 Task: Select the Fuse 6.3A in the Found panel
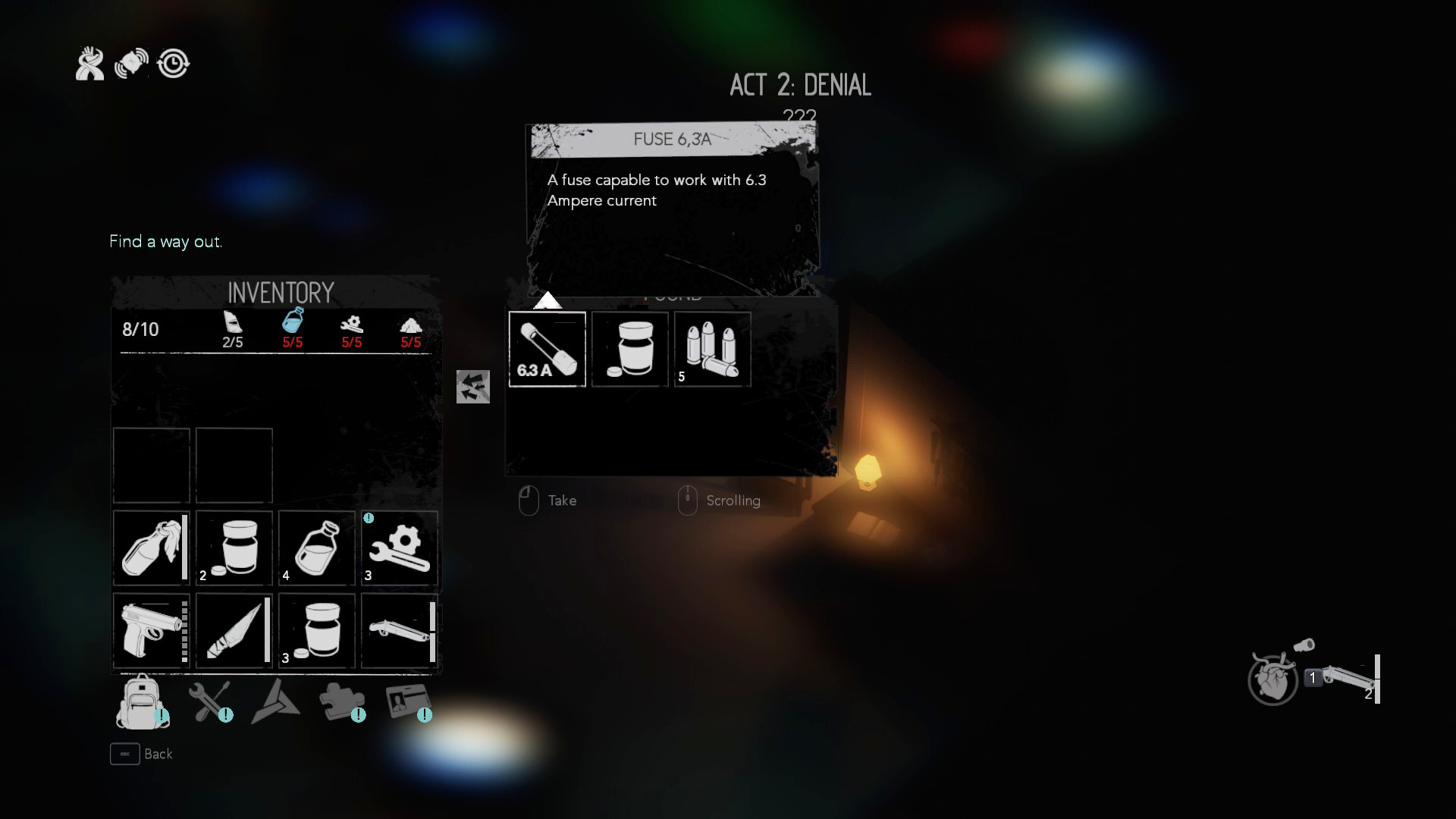tap(548, 349)
